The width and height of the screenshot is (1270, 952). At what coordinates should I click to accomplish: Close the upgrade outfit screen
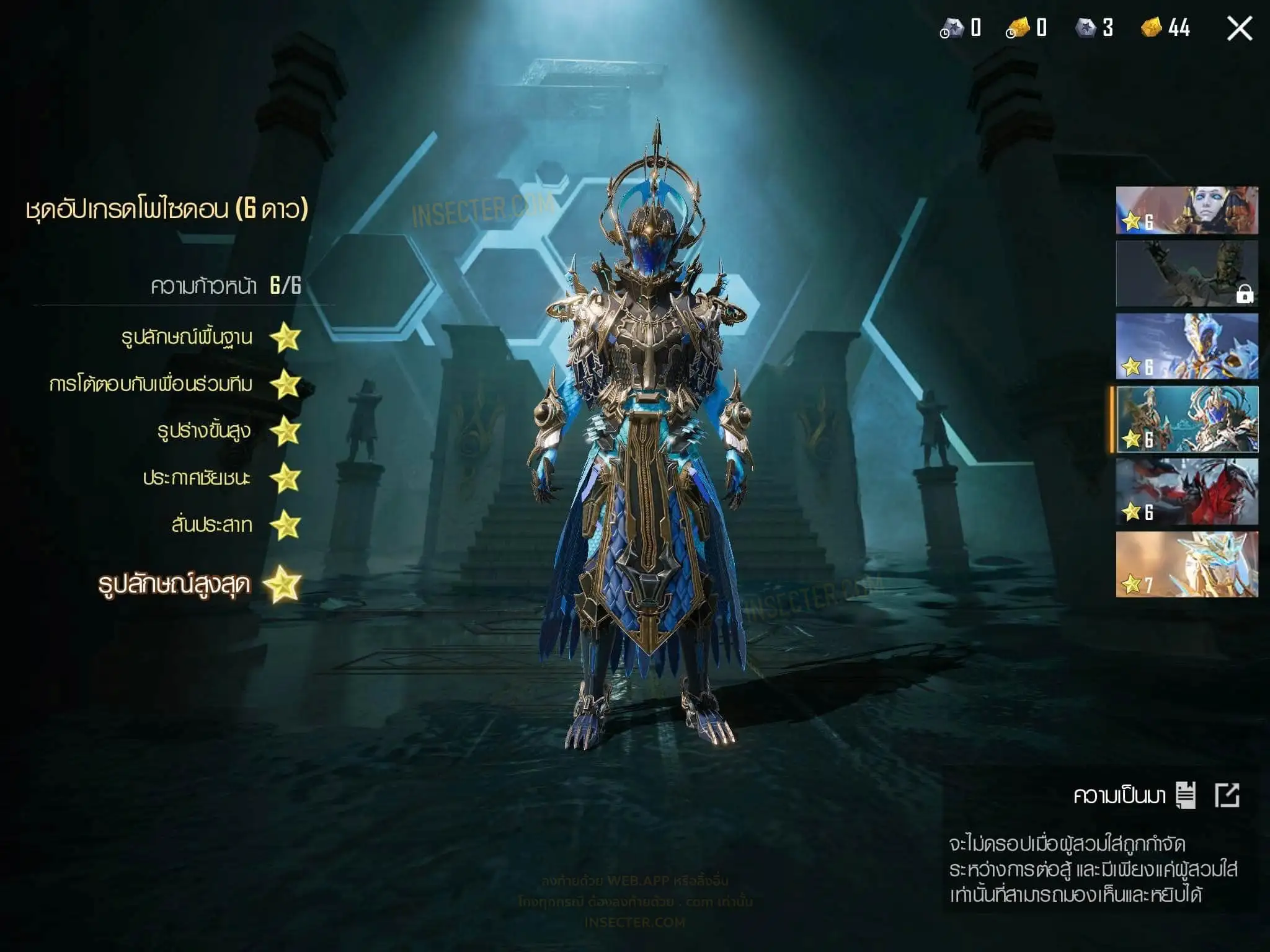[x=1239, y=29]
